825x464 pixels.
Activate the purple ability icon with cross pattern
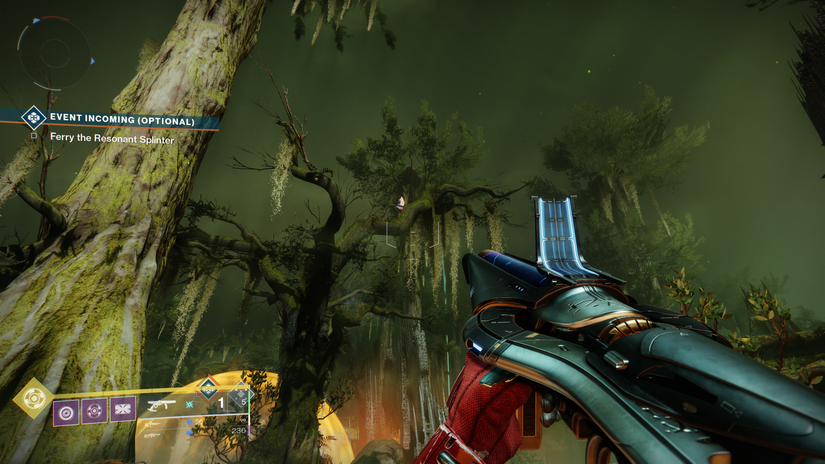tap(123, 410)
